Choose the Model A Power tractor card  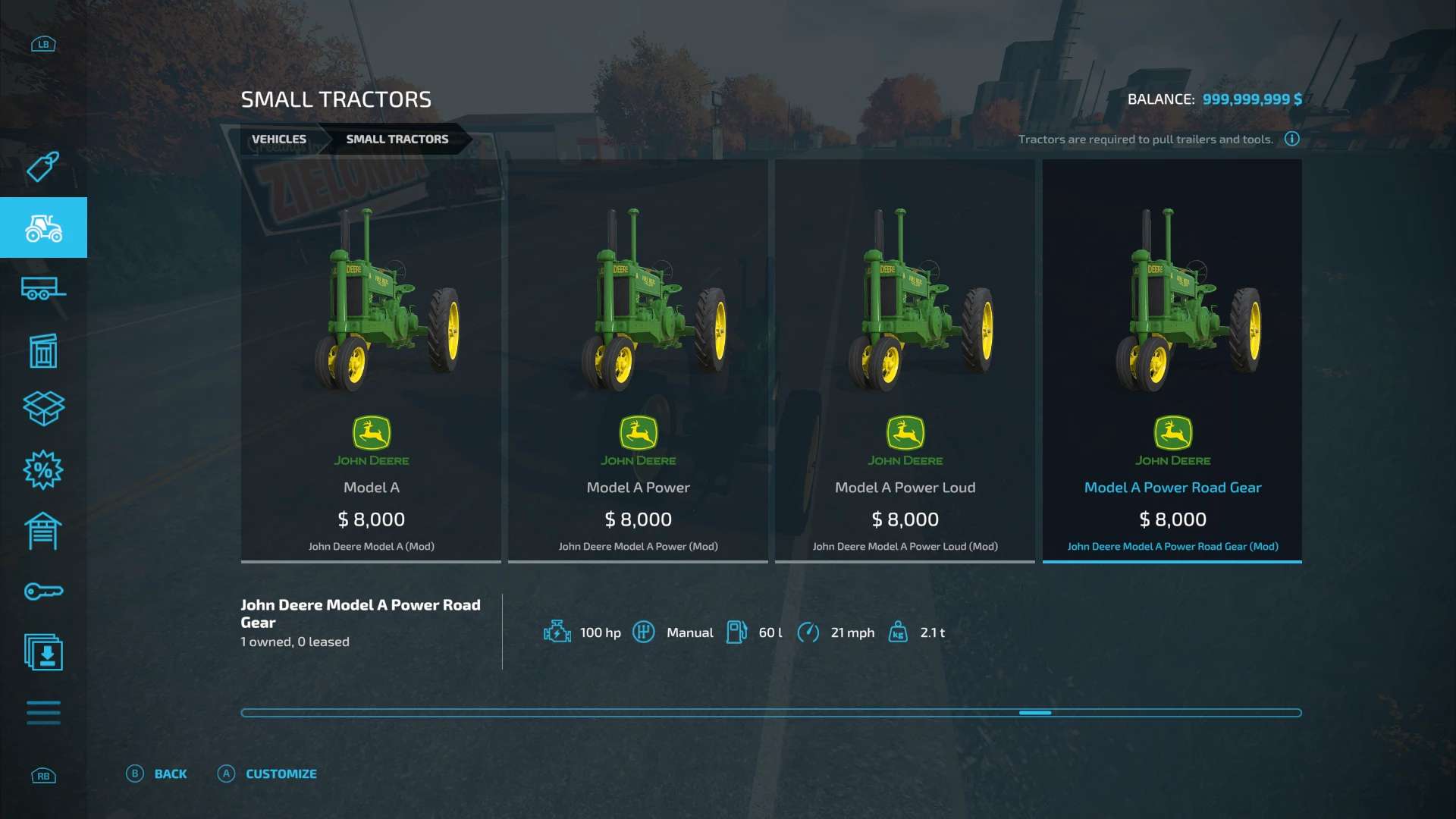[638, 361]
